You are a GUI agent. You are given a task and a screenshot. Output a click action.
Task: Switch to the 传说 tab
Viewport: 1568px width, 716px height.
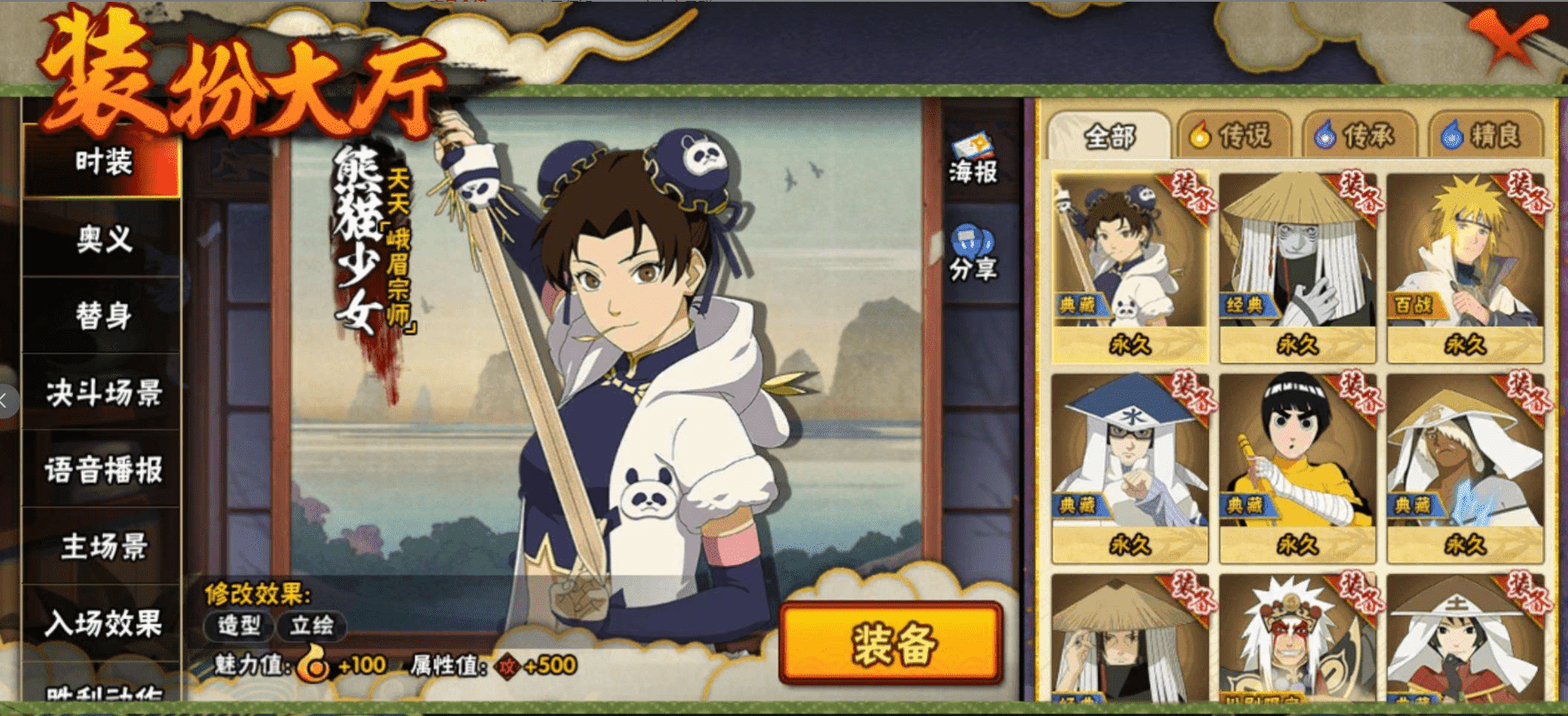point(1232,136)
